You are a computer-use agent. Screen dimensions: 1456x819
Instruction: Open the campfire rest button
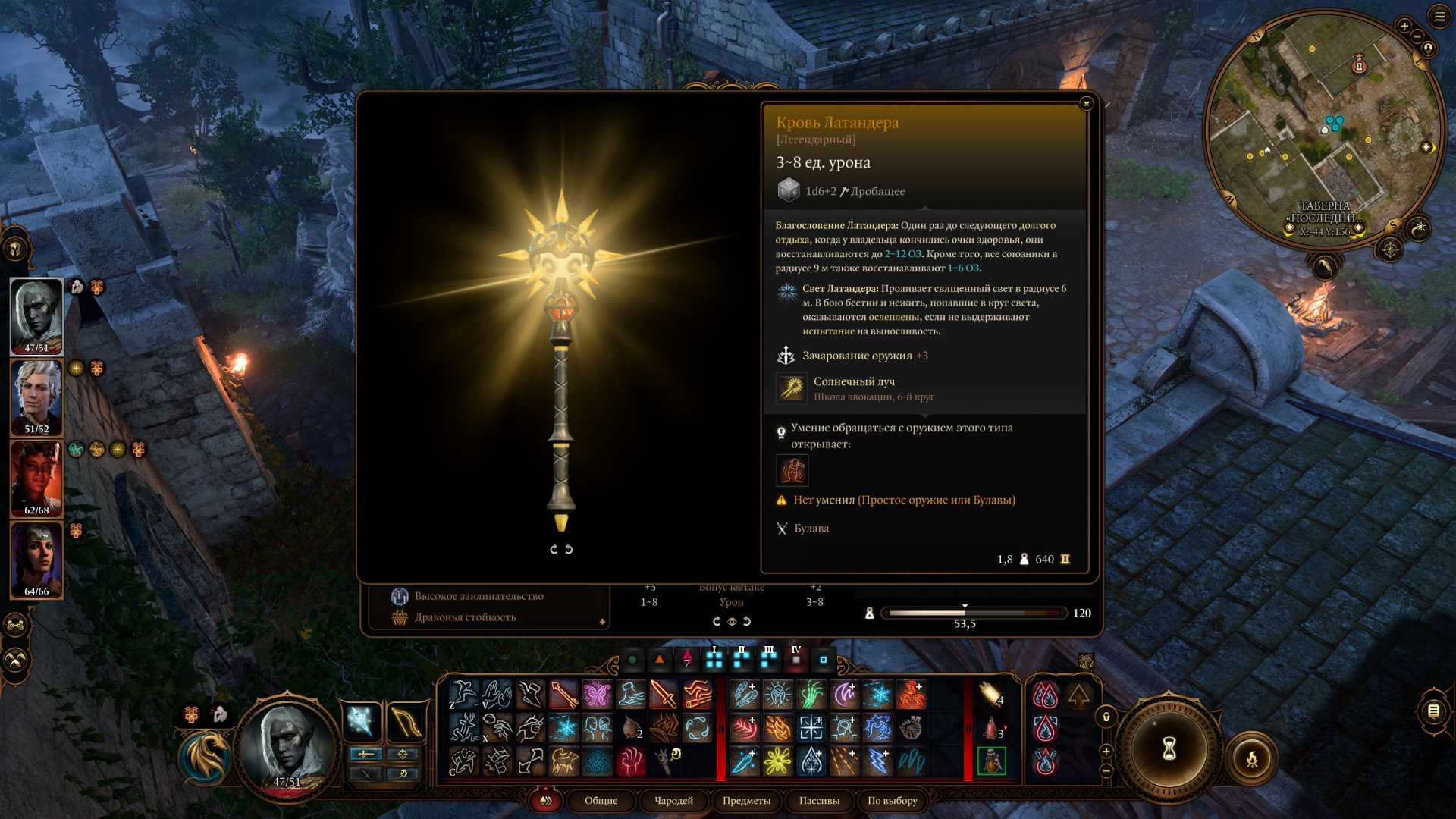pyautogui.click(x=1252, y=758)
